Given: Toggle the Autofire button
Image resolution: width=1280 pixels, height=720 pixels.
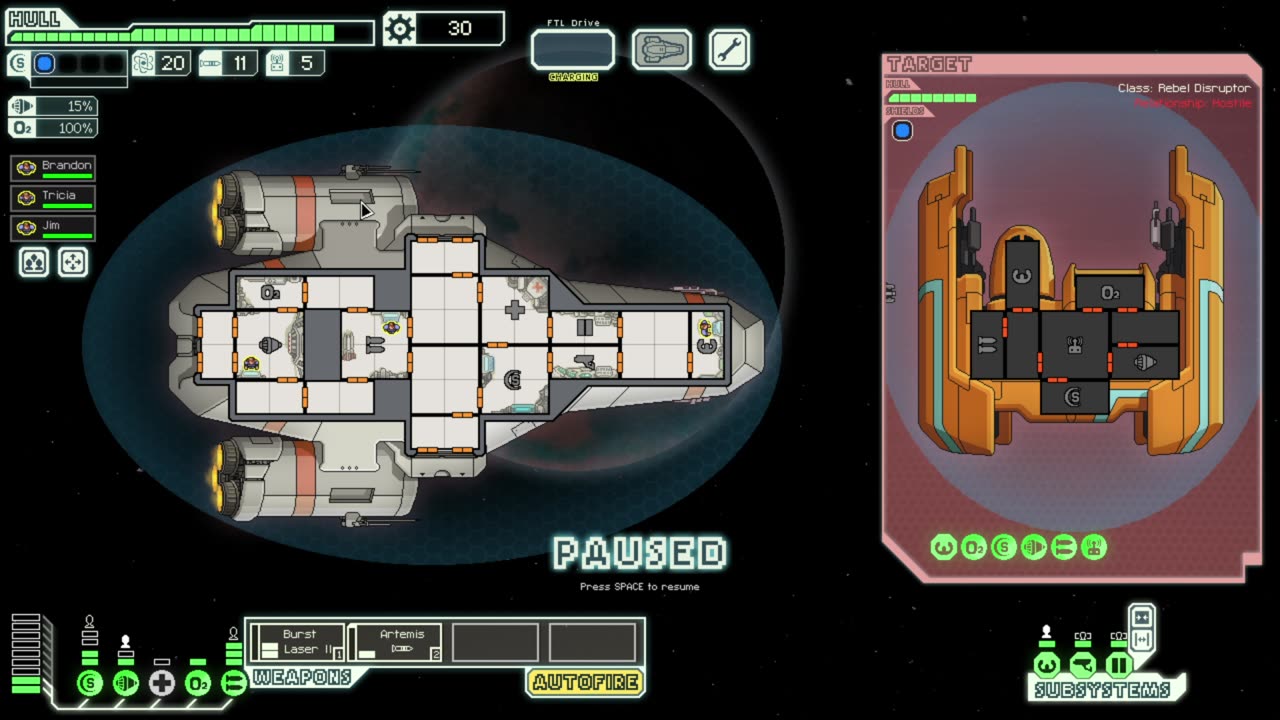Looking at the screenshot, I should pyautogui.click(x=585, y=683).
